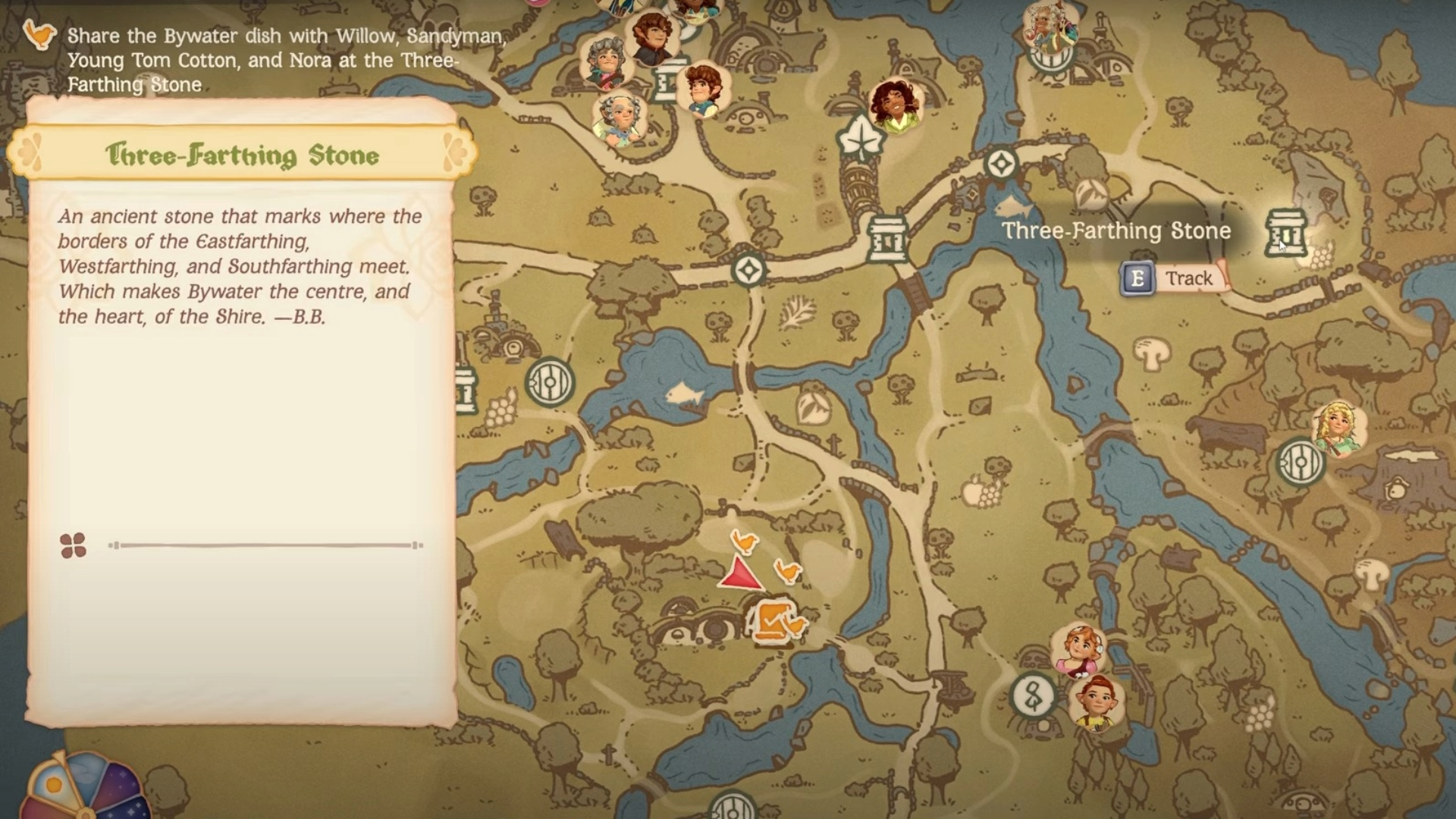Select the red player arrow marker
This screenshot has height=819, width=1456.
click(739, 573)
